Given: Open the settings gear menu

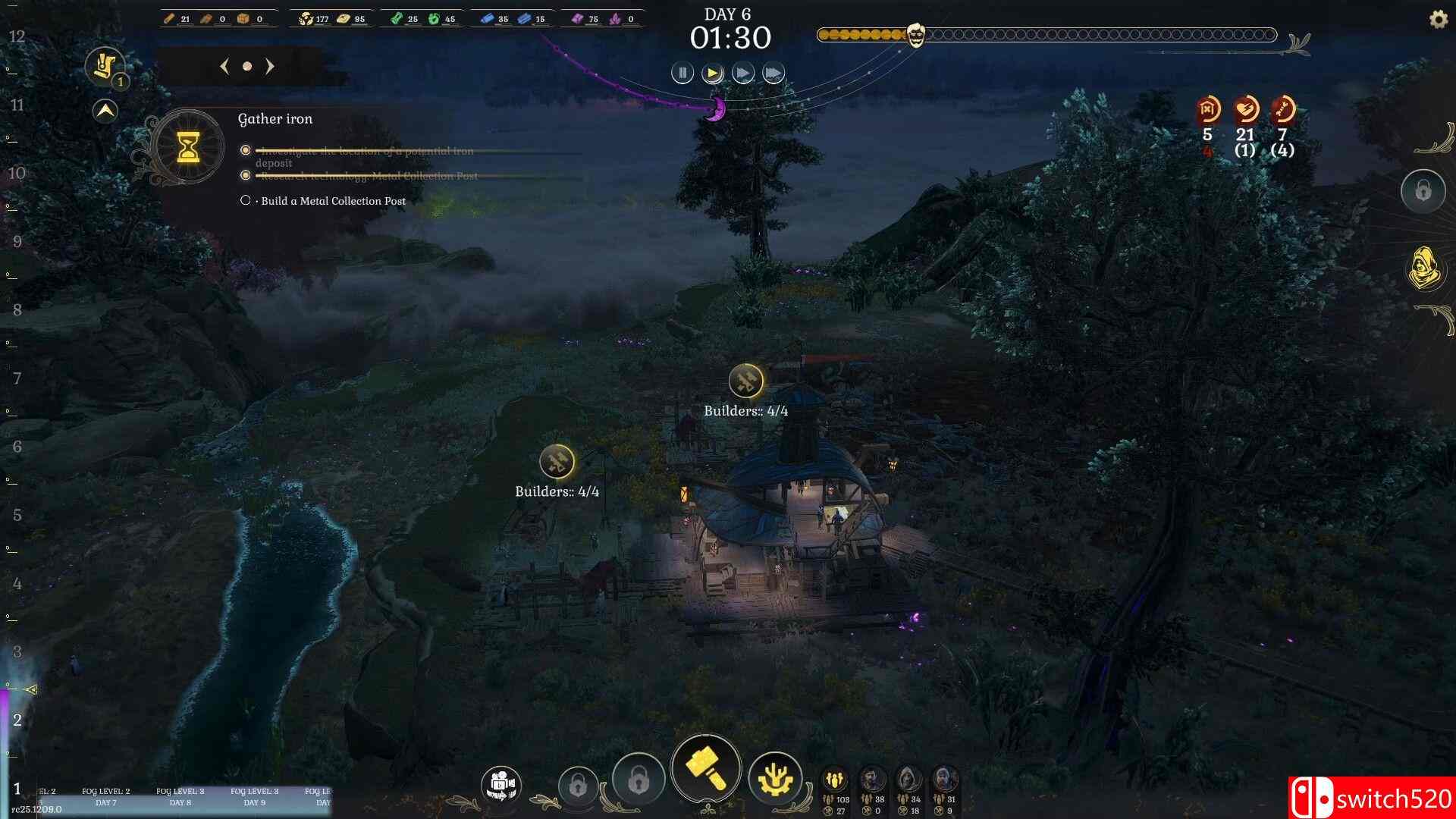Looking at the screenshot, I should (x=1436, y=20).
